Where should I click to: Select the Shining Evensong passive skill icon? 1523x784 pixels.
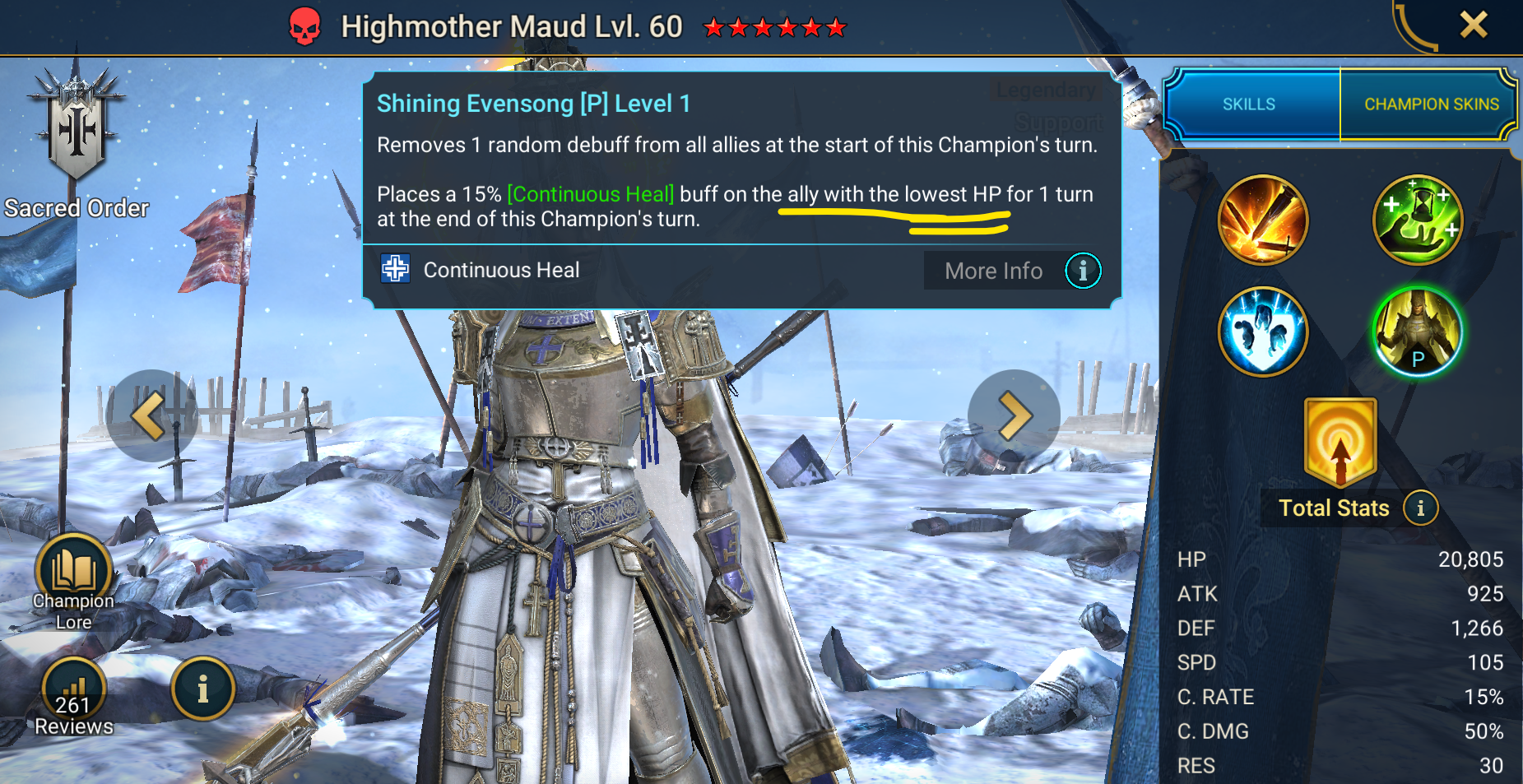[x=1417, y=332]
